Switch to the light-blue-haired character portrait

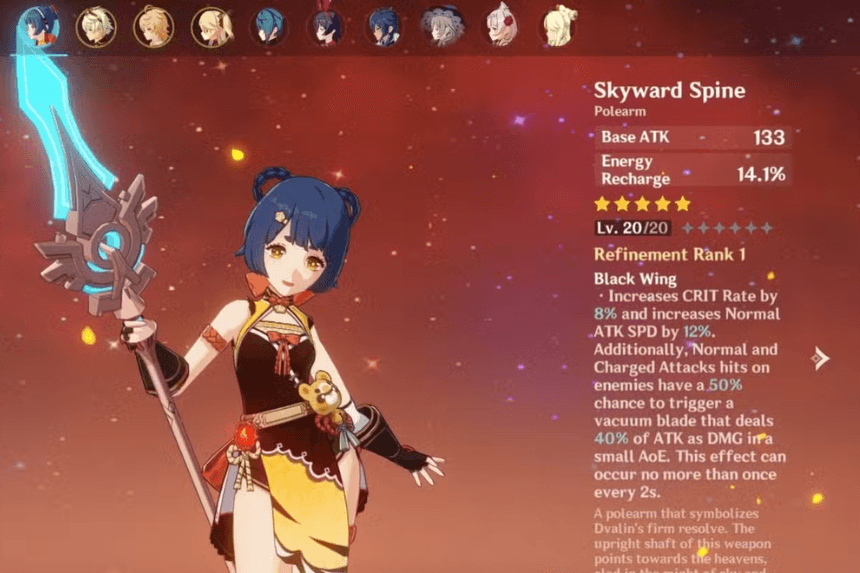[268, 26]
